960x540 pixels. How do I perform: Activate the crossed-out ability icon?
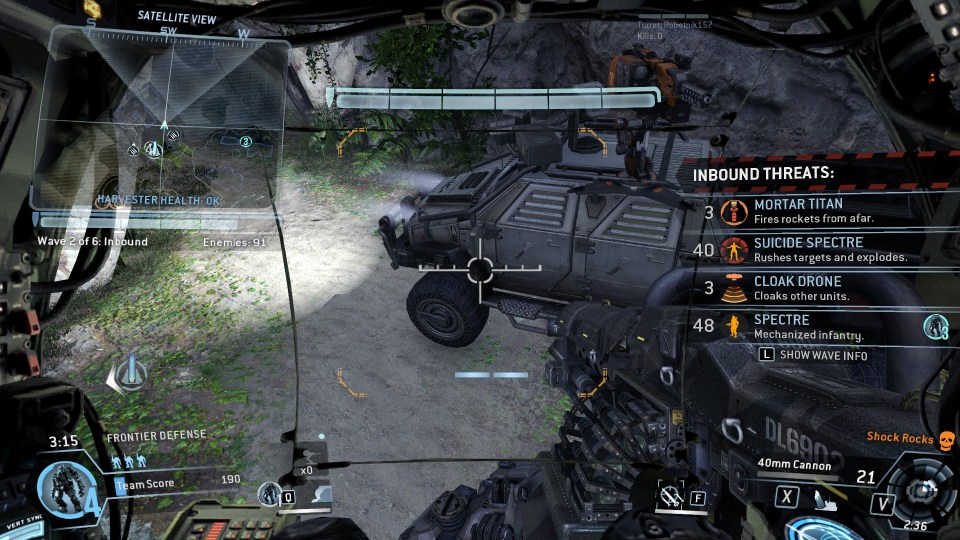click(669, 495)
